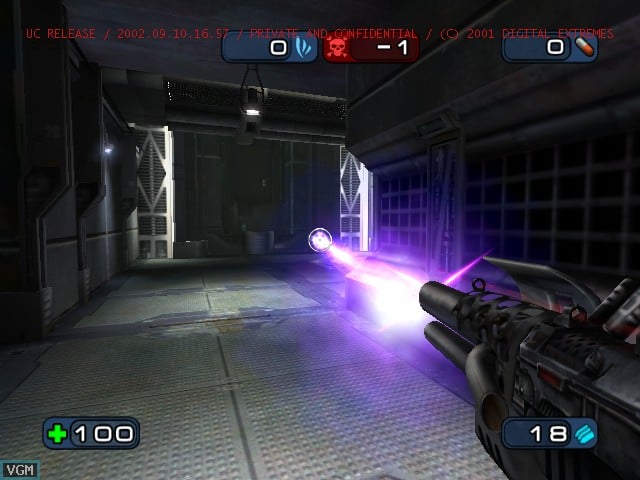640x480 pixels.
Task: Click the red skull deaths icon
Action: [x=336, y=48]
